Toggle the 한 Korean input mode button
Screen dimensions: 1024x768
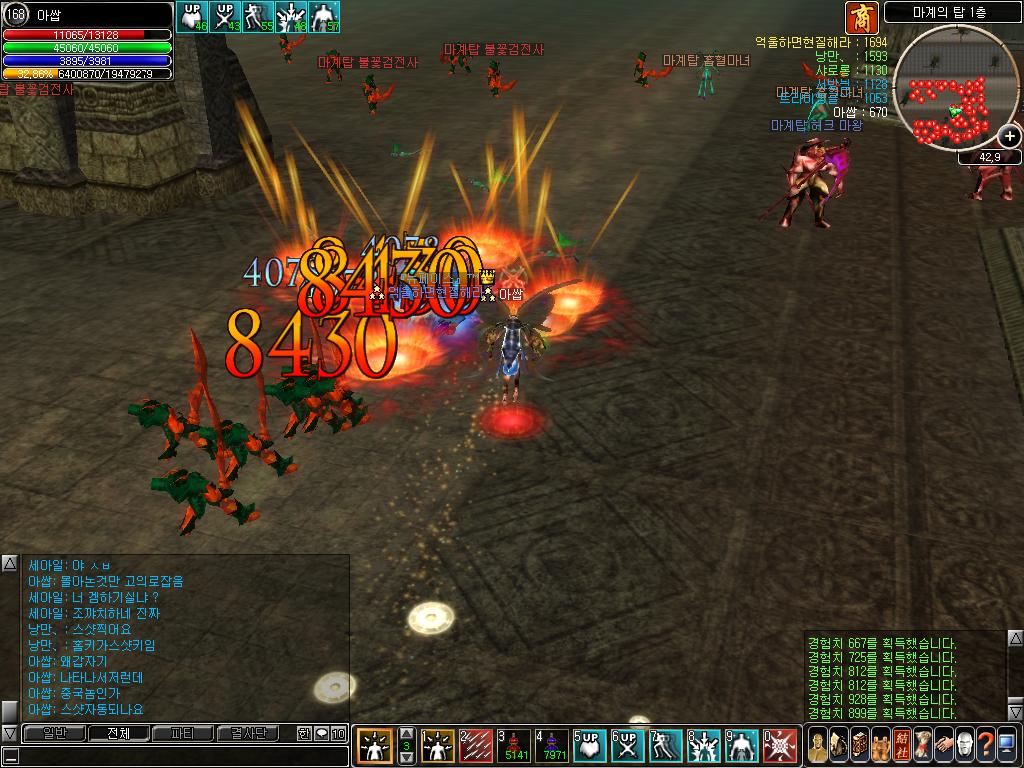pos(304,734)
